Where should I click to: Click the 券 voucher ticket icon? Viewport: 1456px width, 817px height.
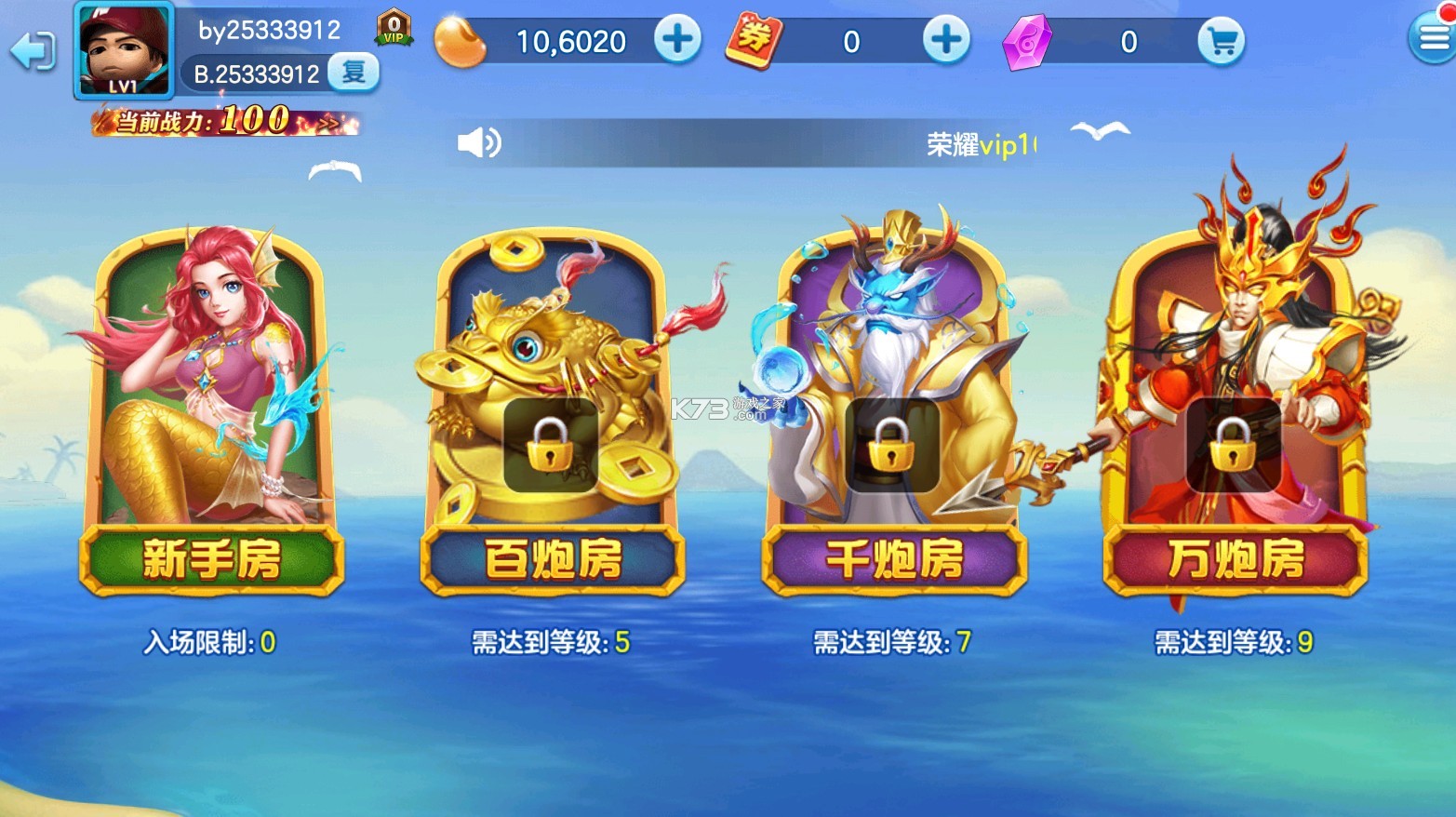click(752, 40)
